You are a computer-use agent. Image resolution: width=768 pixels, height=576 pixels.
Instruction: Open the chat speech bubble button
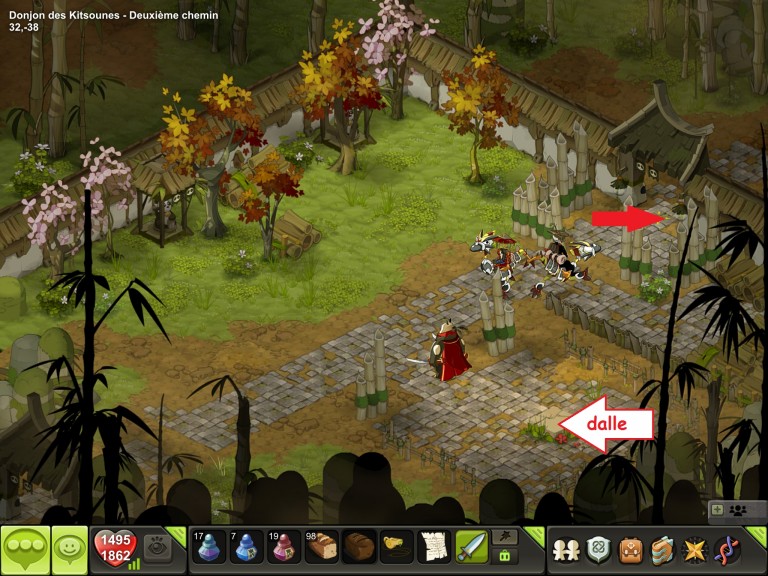point(26,549)
